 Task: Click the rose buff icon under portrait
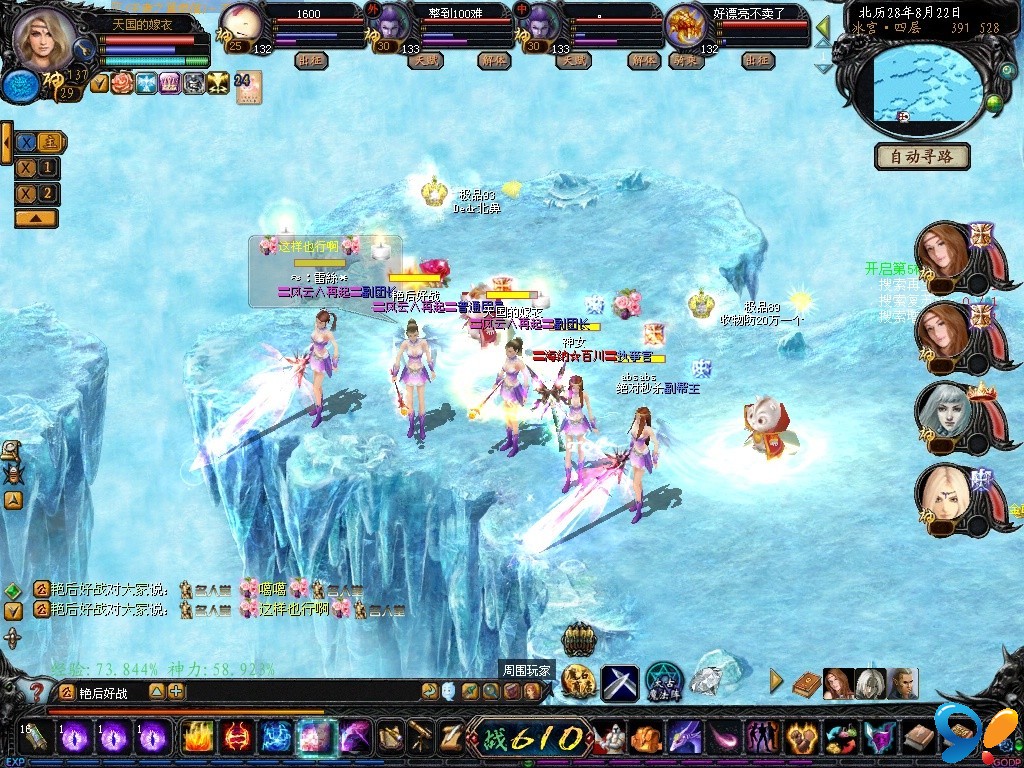coord(123,84)
